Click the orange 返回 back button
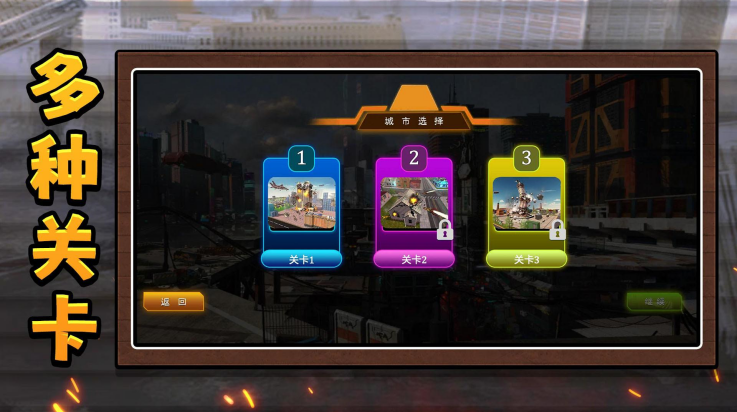The width and height of the screenshot is (737, 412). (173, 301)
